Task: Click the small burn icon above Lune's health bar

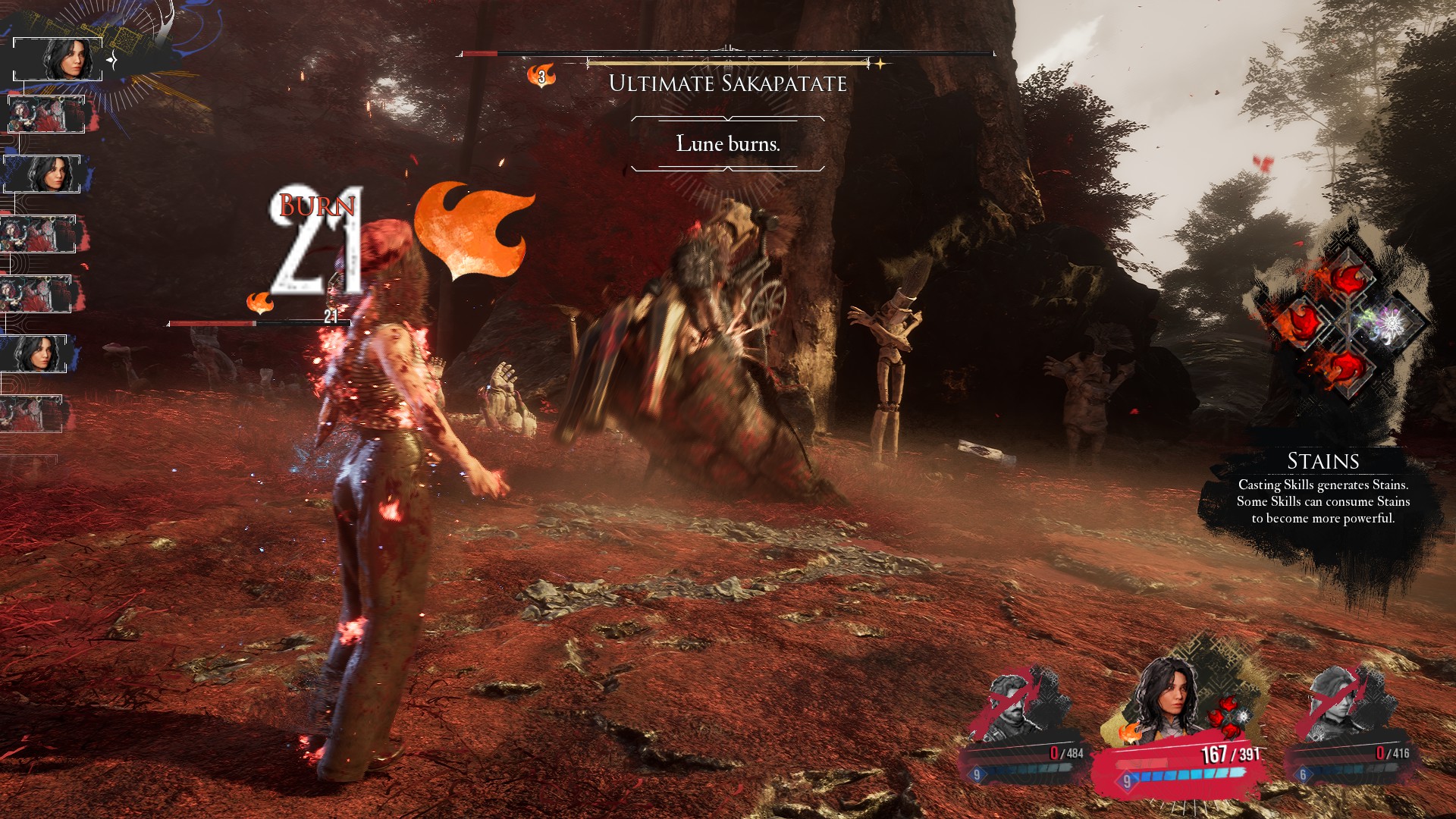Action: click(260, 303)
